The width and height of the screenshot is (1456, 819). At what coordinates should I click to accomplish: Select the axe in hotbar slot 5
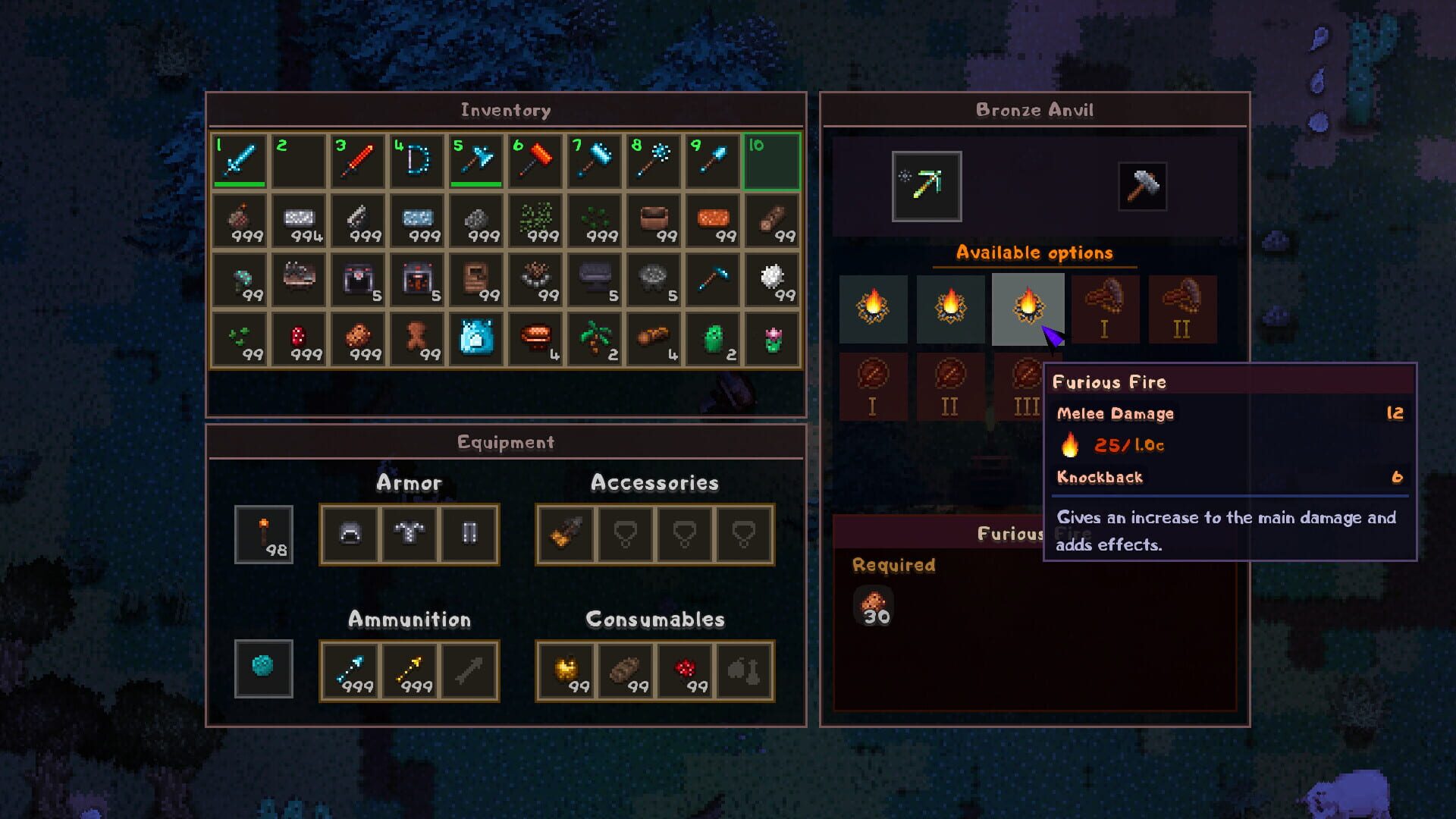475,161
